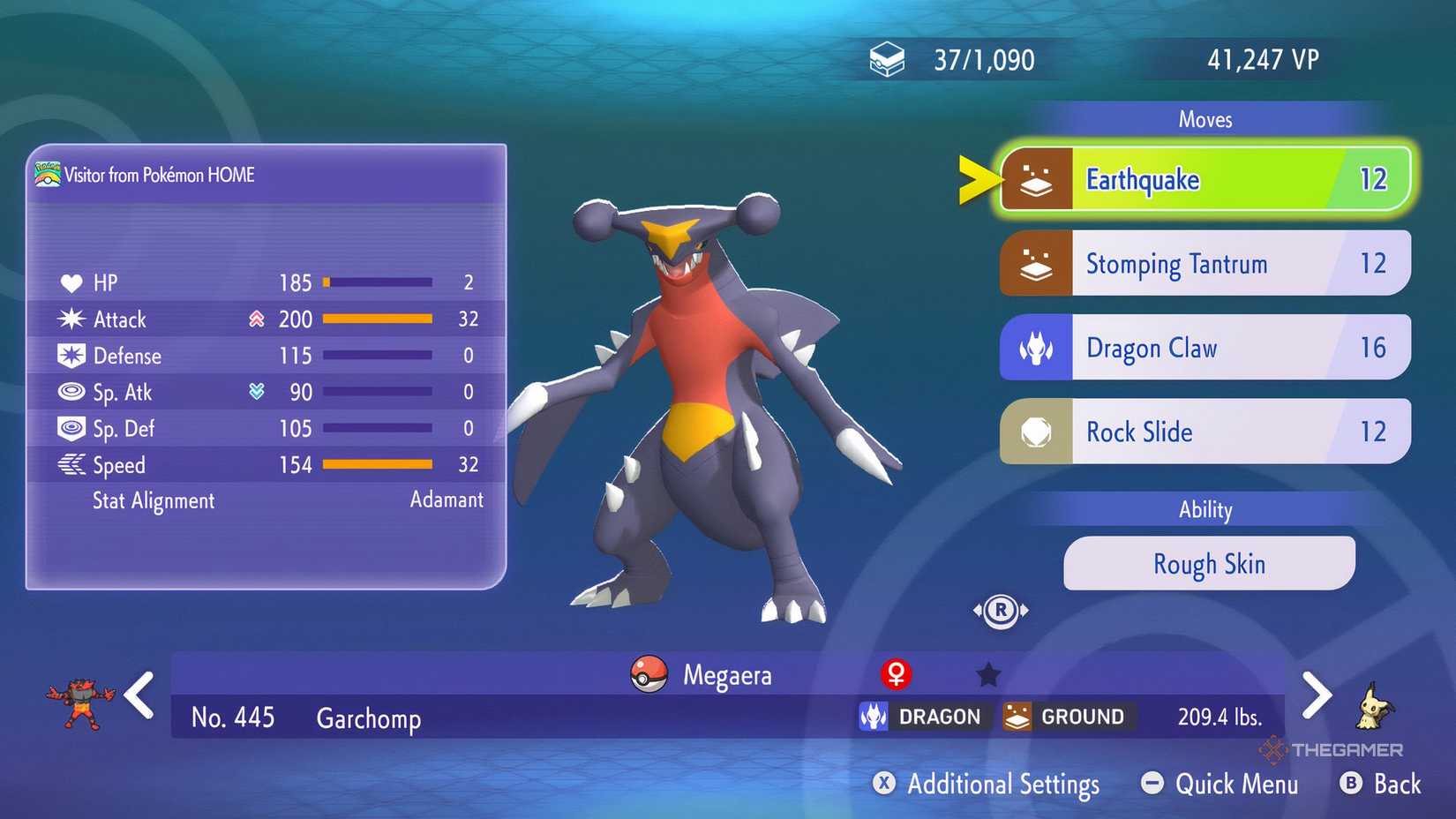Click the Ground-type icon beside Stomping Tantrum
This screenshot has height=819, width=1456.
coord(1037,262)
